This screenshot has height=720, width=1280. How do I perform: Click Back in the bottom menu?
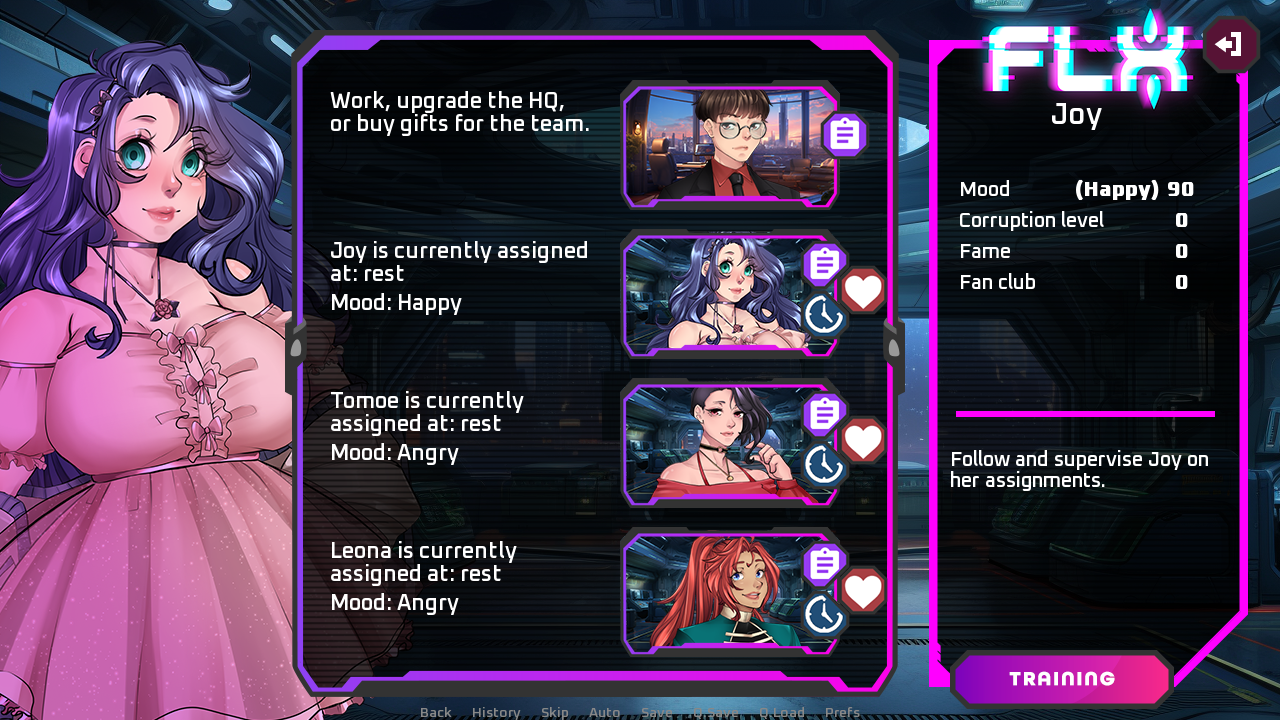pyautogui.click(x=435, y=712)
